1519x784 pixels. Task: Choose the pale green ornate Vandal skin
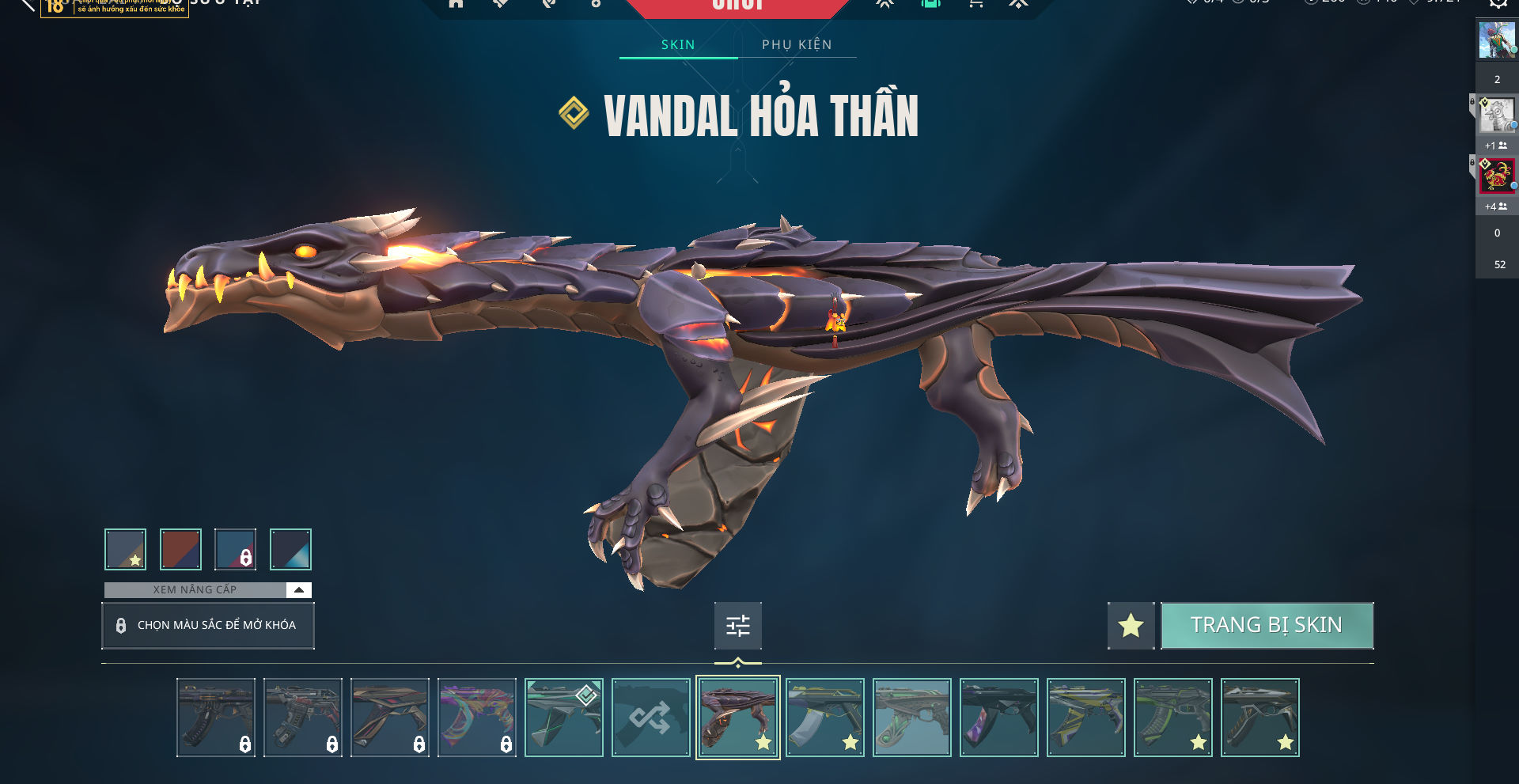click(911, 718)
